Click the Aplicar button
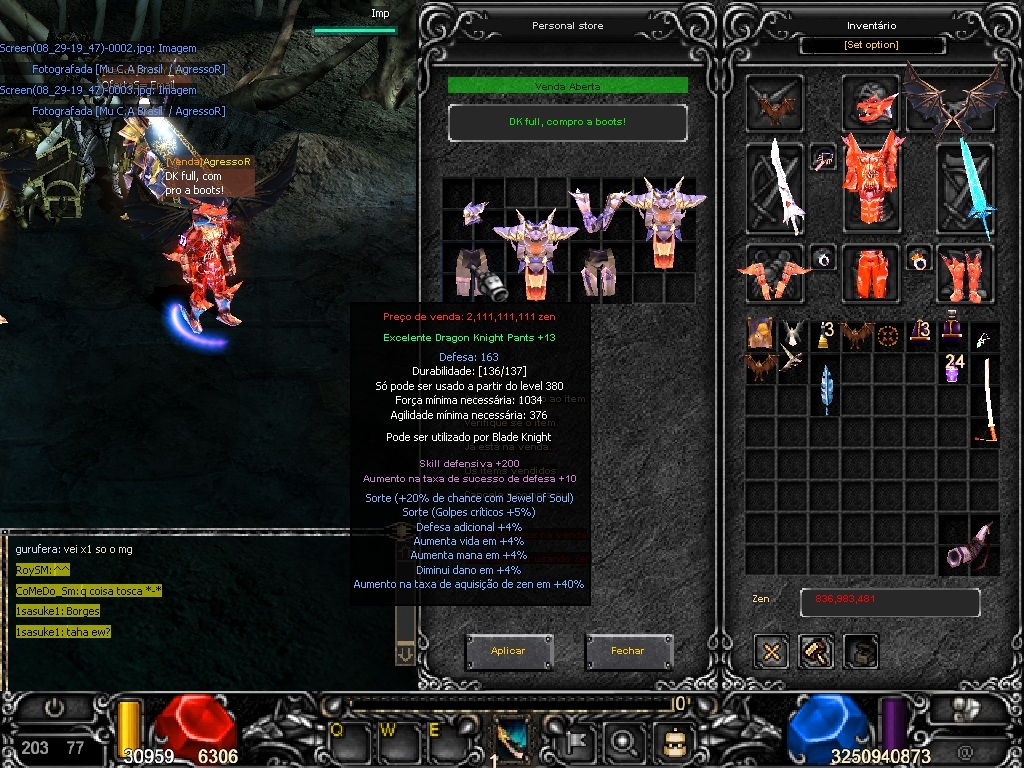Image resolution: width=1024 pixels, height=768 pixels. [x=508, y=651]
